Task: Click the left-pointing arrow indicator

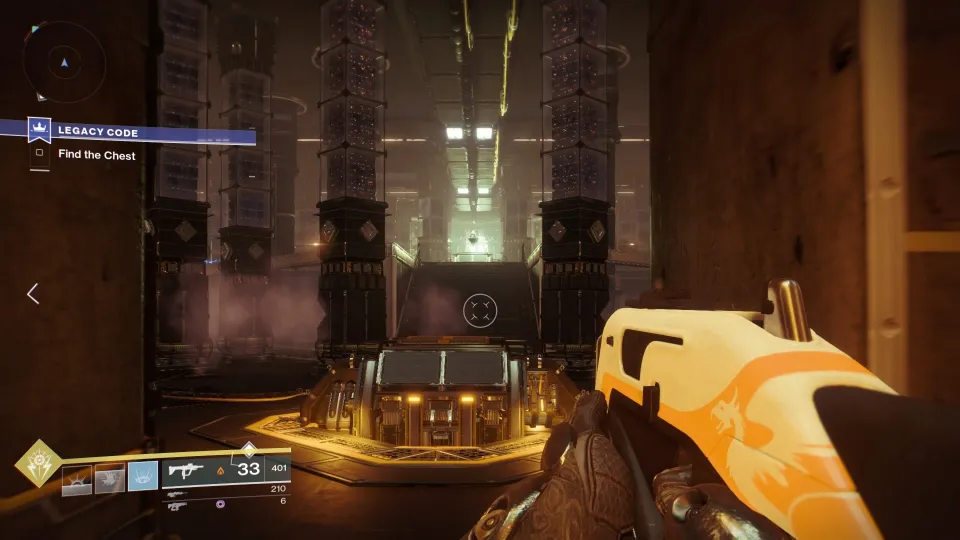Action: point(32,293)
